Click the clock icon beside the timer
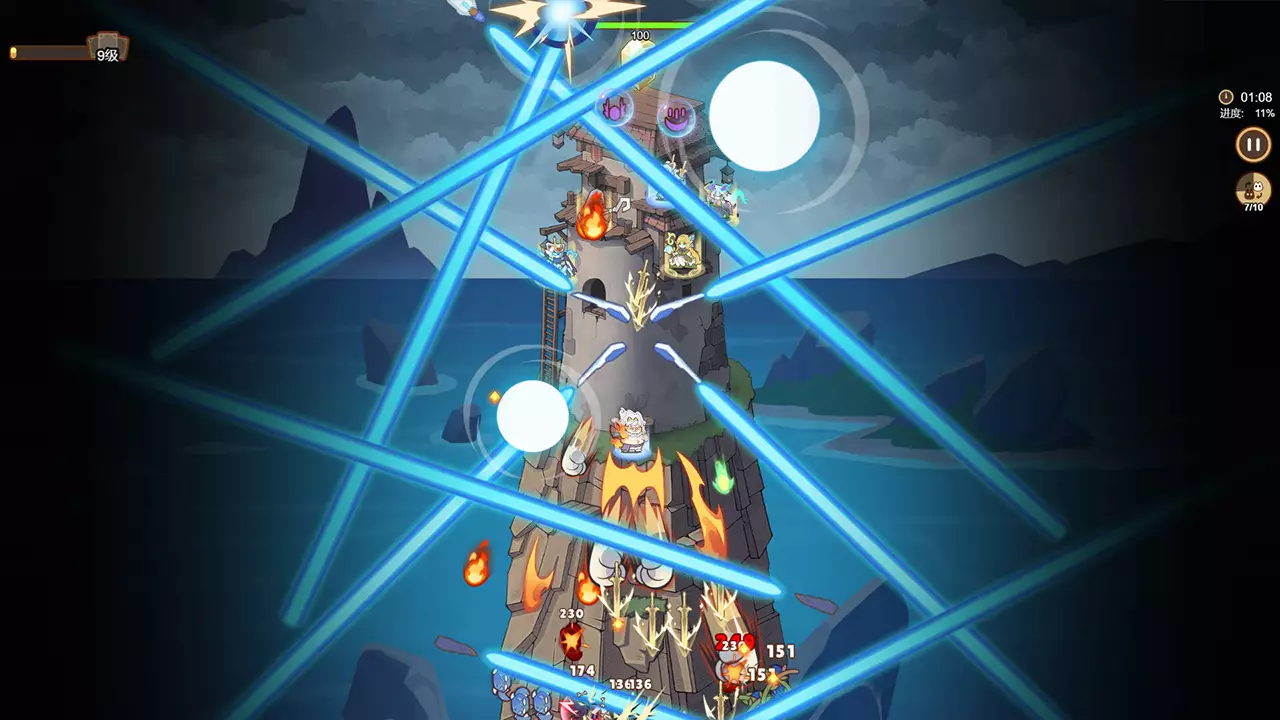The width and height of the screenshot is (1280, 720). 1225,97
